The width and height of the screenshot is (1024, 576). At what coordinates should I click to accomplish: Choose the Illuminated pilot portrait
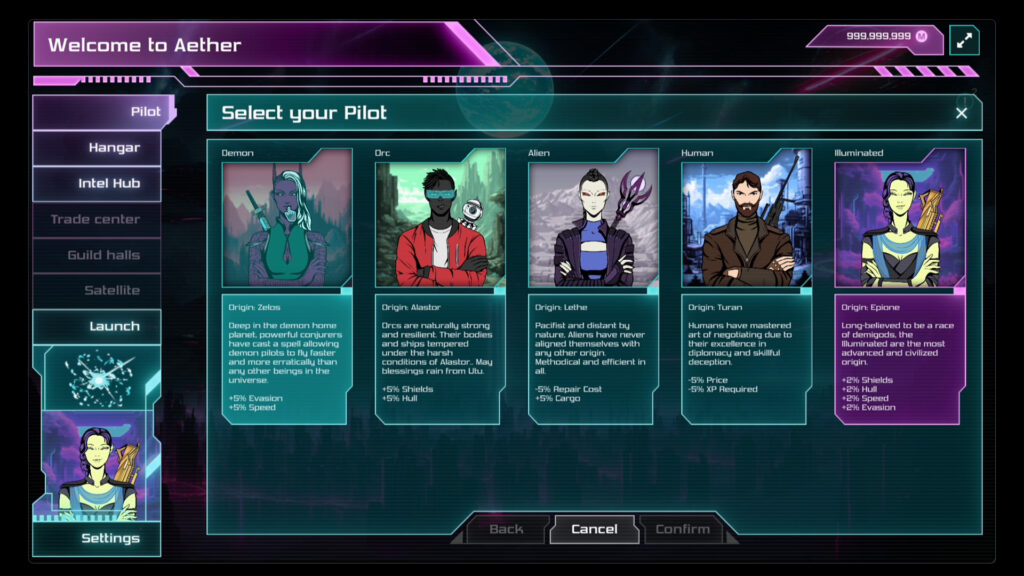[x=900, y=218]
